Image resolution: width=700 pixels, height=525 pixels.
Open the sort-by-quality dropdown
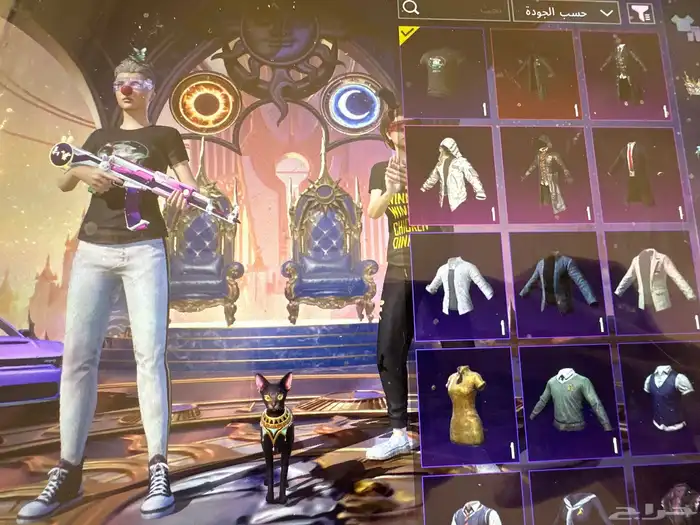[566, 12]
